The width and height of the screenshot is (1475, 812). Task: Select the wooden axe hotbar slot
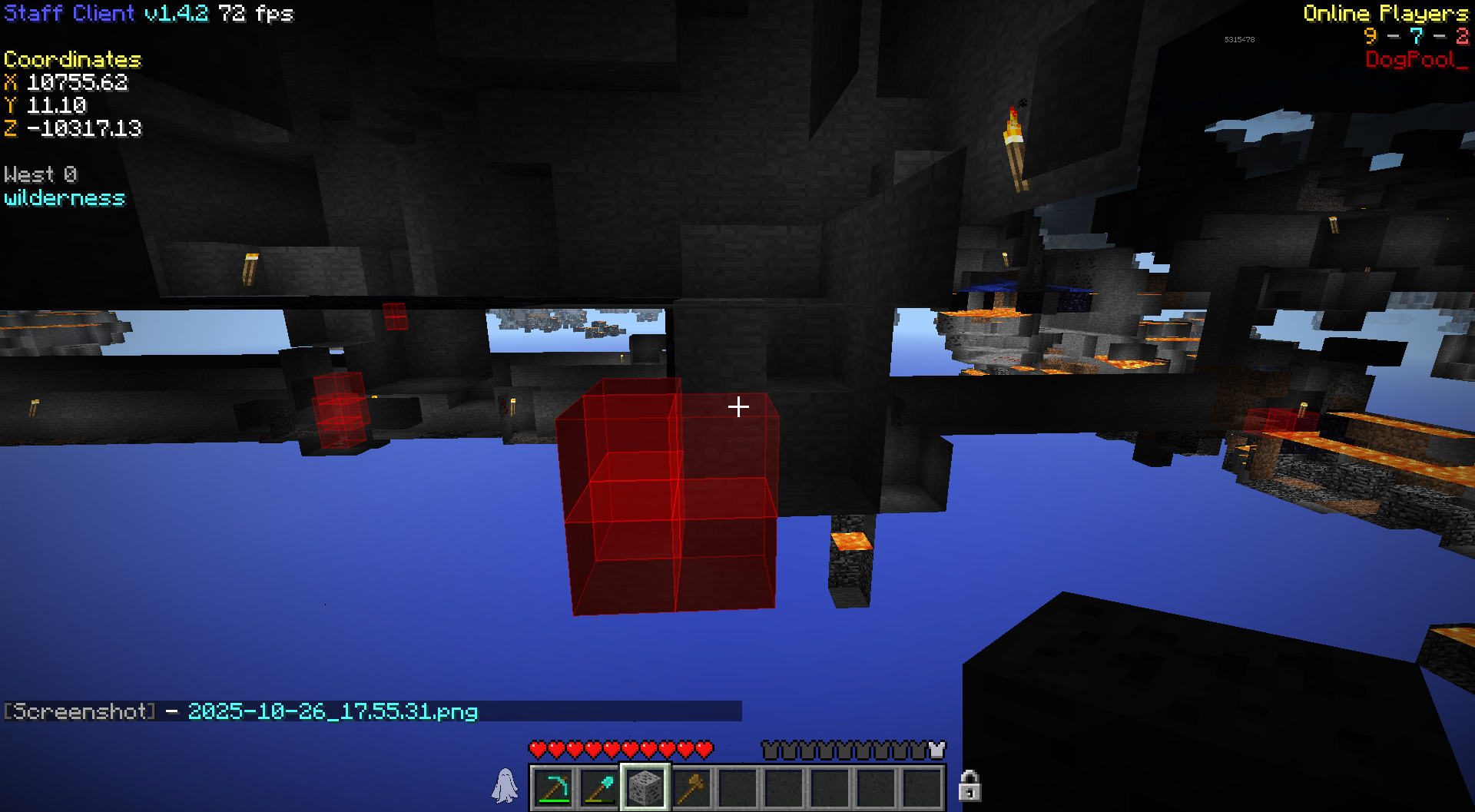[691, 787]
